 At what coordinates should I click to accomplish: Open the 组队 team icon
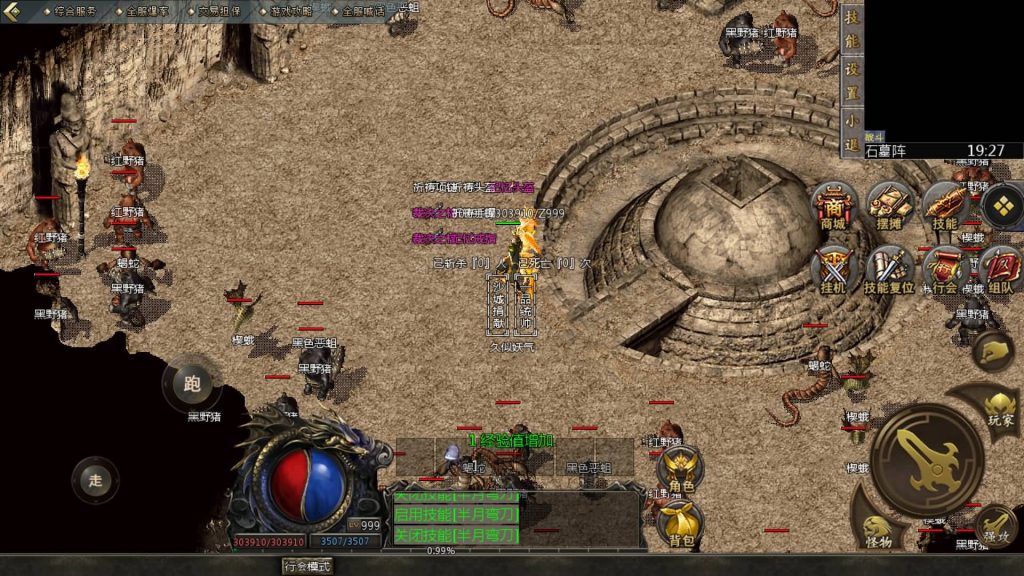(x=1000, y=270)
